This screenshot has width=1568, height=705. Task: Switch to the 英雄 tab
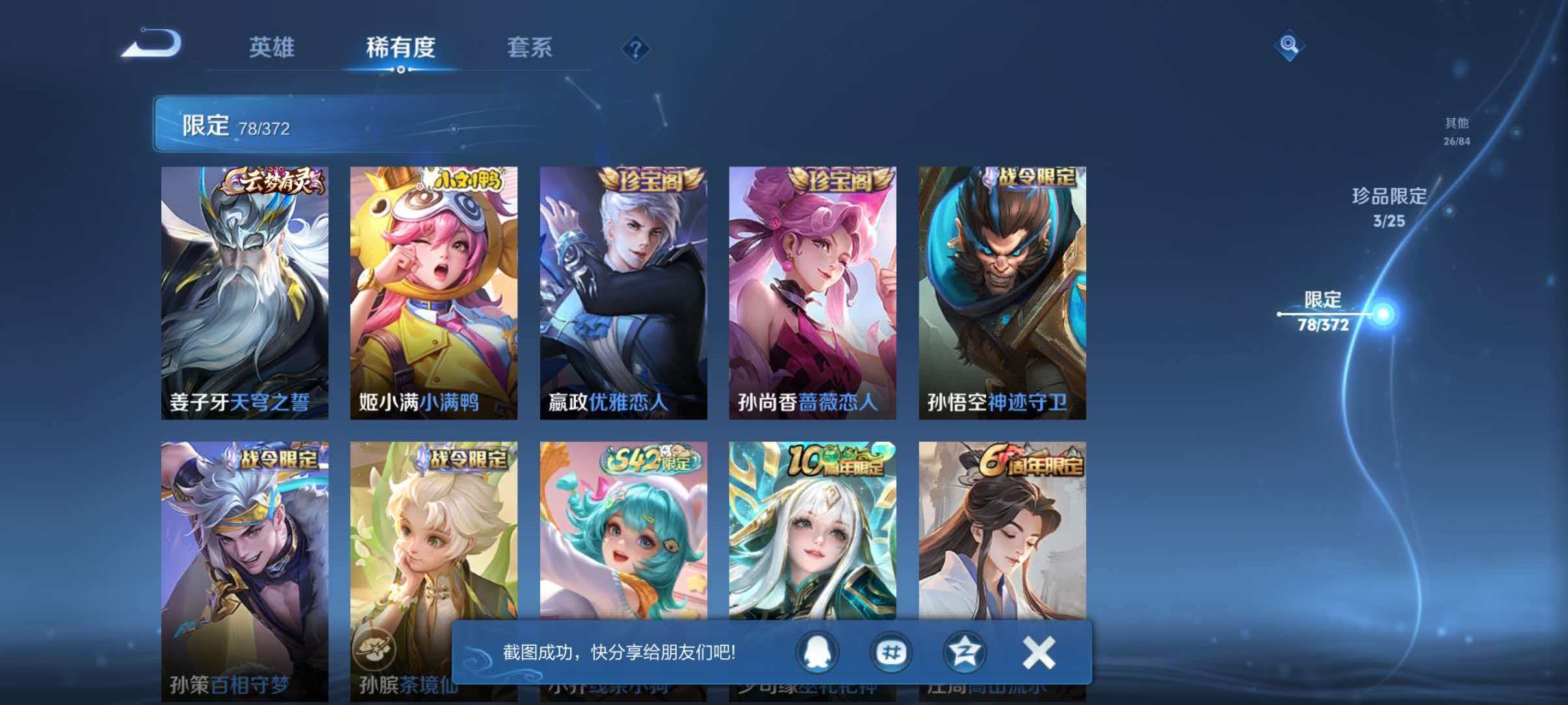[273, 47]
